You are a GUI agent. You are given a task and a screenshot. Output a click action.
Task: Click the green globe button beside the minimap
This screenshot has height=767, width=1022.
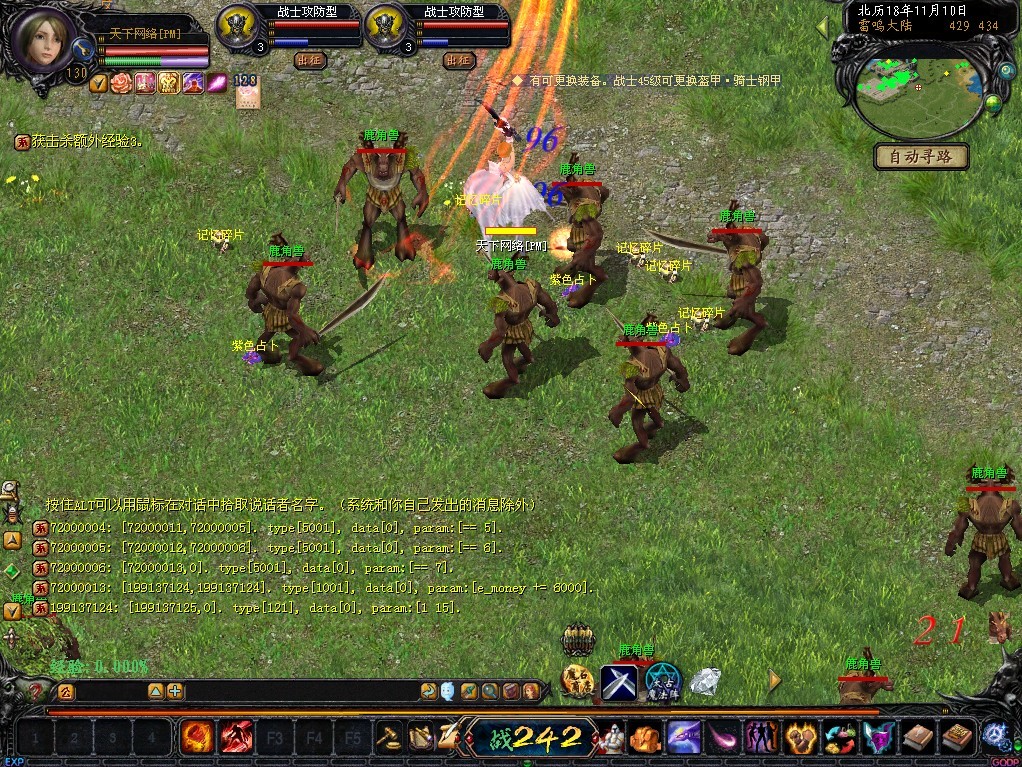tap(993, 103)
